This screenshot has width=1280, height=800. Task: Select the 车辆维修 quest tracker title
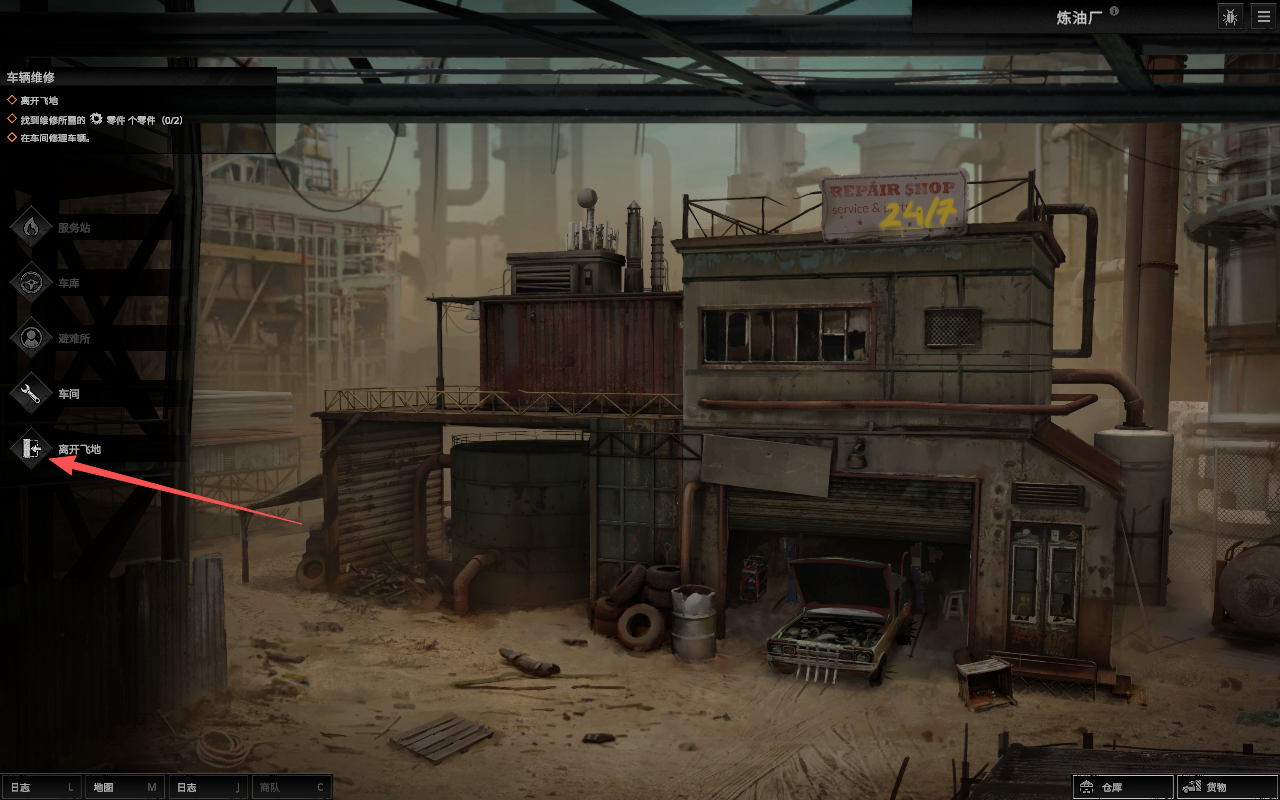pos(31,77)
